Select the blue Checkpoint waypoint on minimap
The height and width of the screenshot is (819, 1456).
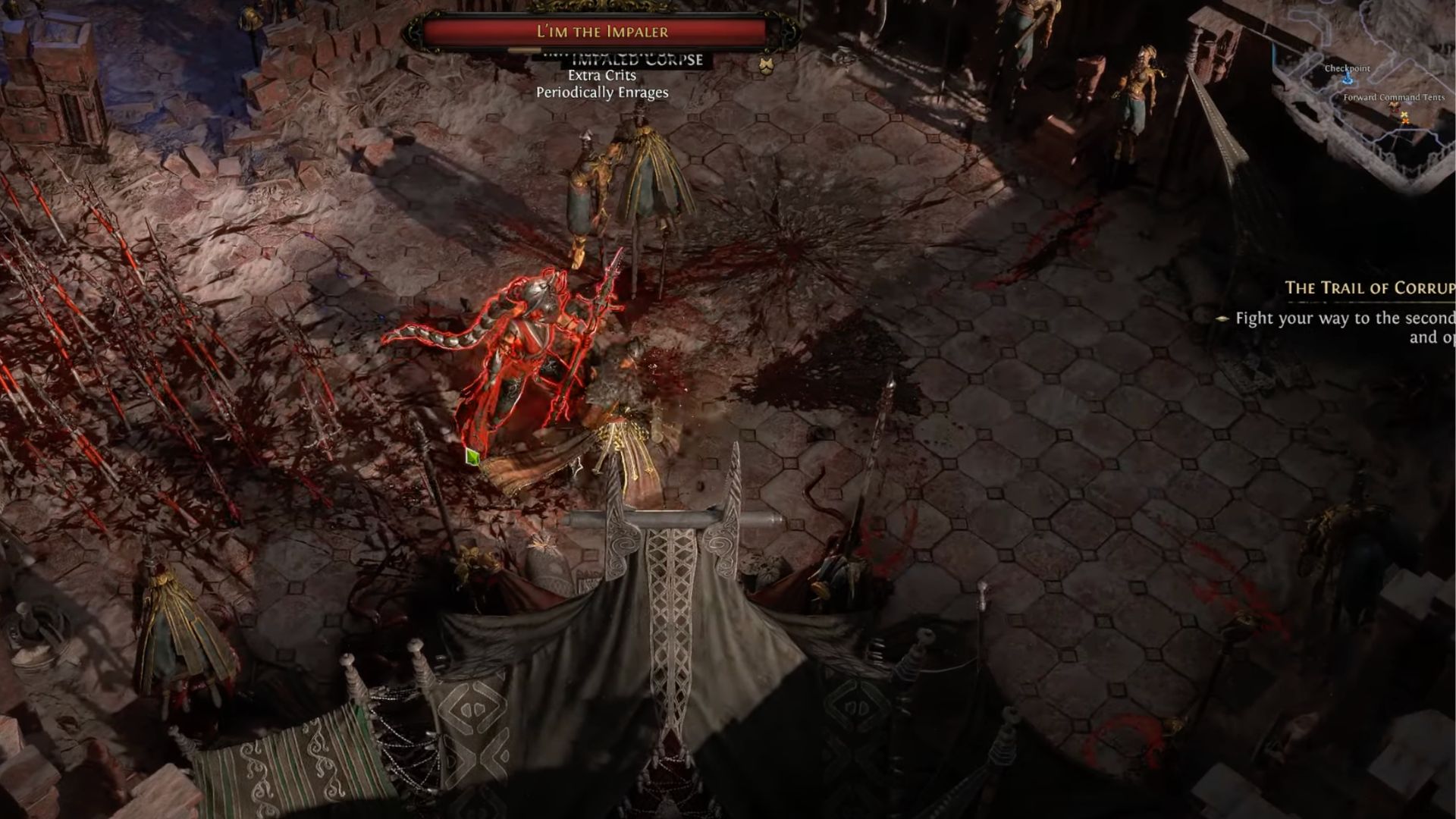pyautogui.click(x=1348, y=80)
